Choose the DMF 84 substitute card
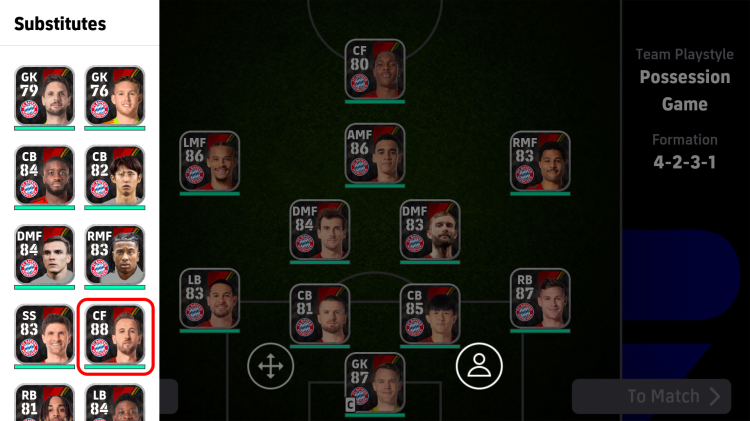The image size is (750, 421). [44, 255]
